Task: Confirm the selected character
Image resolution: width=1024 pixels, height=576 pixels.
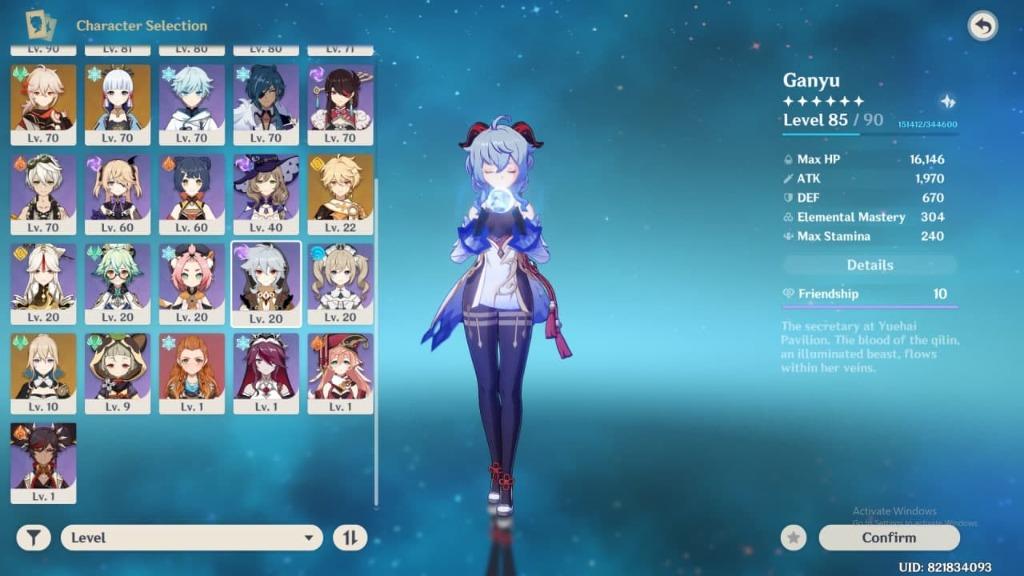Action: coord(888,538)
